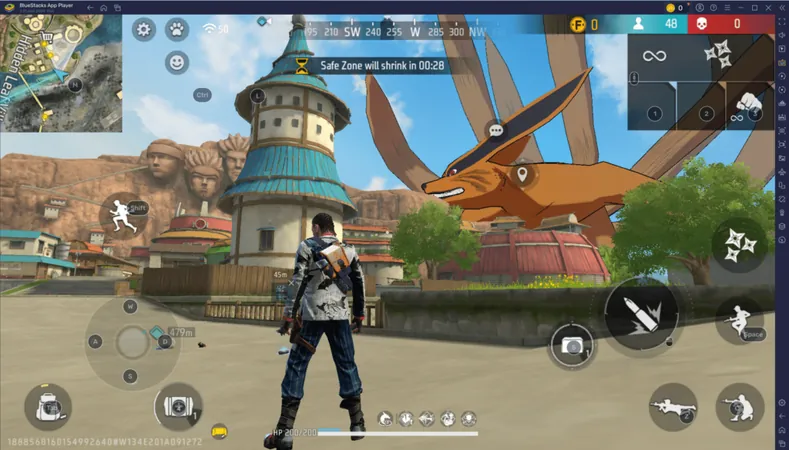Switch to prone stance
This screenshot has height=450, width=789.
pyautogui.click(x=672, y=406)
